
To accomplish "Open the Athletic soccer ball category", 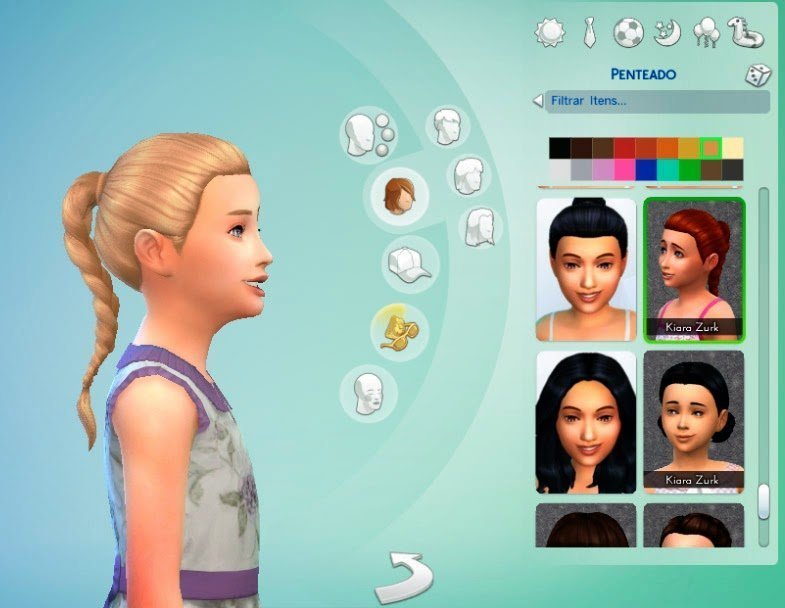I will point(627,32).
